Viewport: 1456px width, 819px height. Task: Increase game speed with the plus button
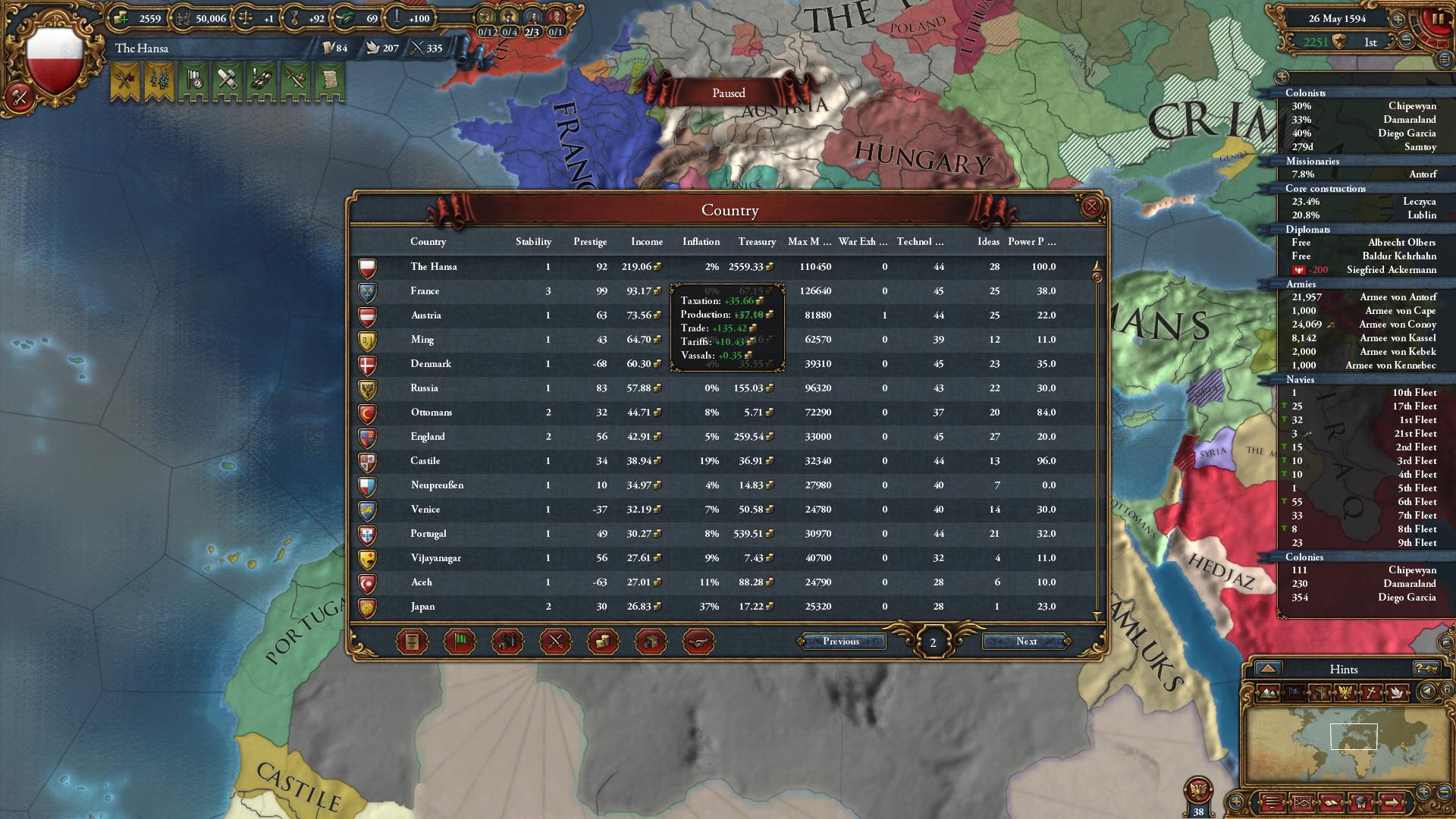coord(1397,20)
